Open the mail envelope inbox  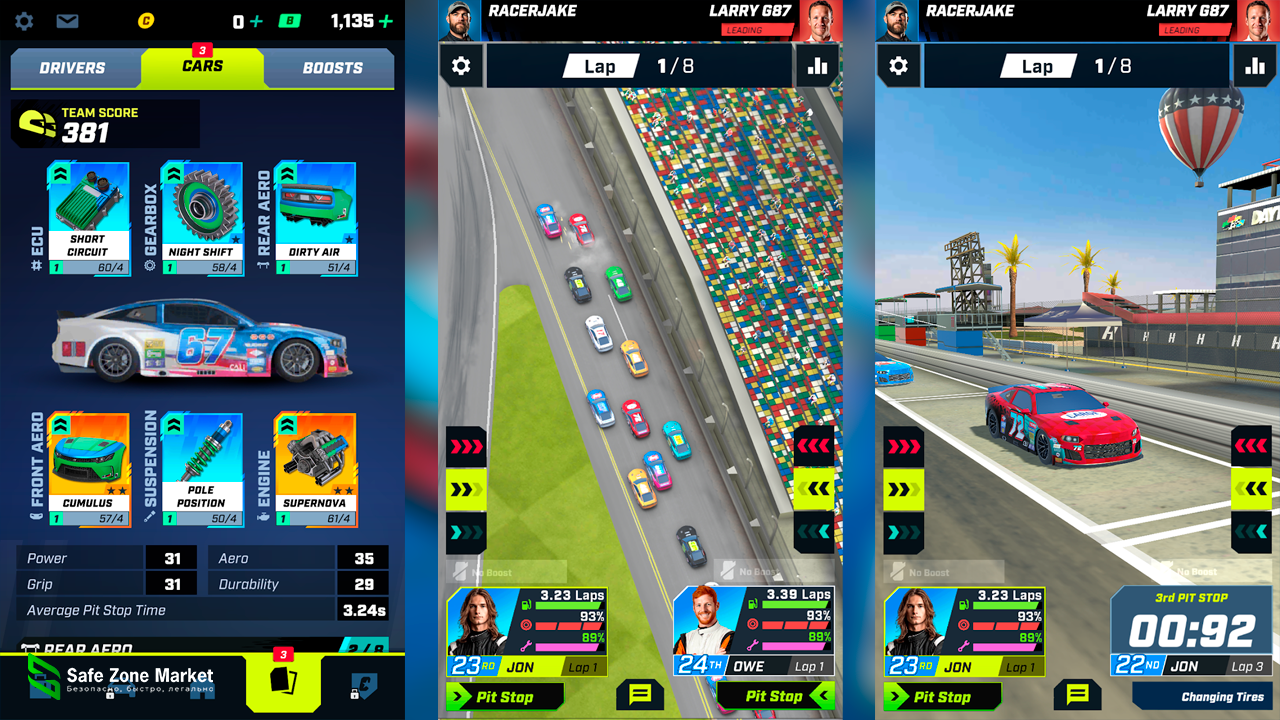(67, 21)
